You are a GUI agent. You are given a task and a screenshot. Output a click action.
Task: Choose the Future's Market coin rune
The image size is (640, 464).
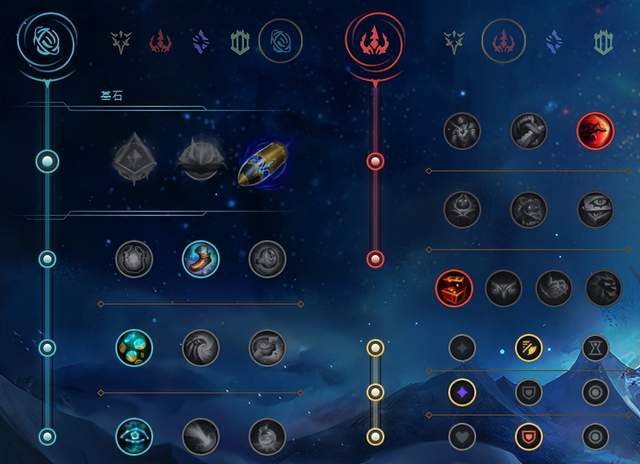(133, 348)
